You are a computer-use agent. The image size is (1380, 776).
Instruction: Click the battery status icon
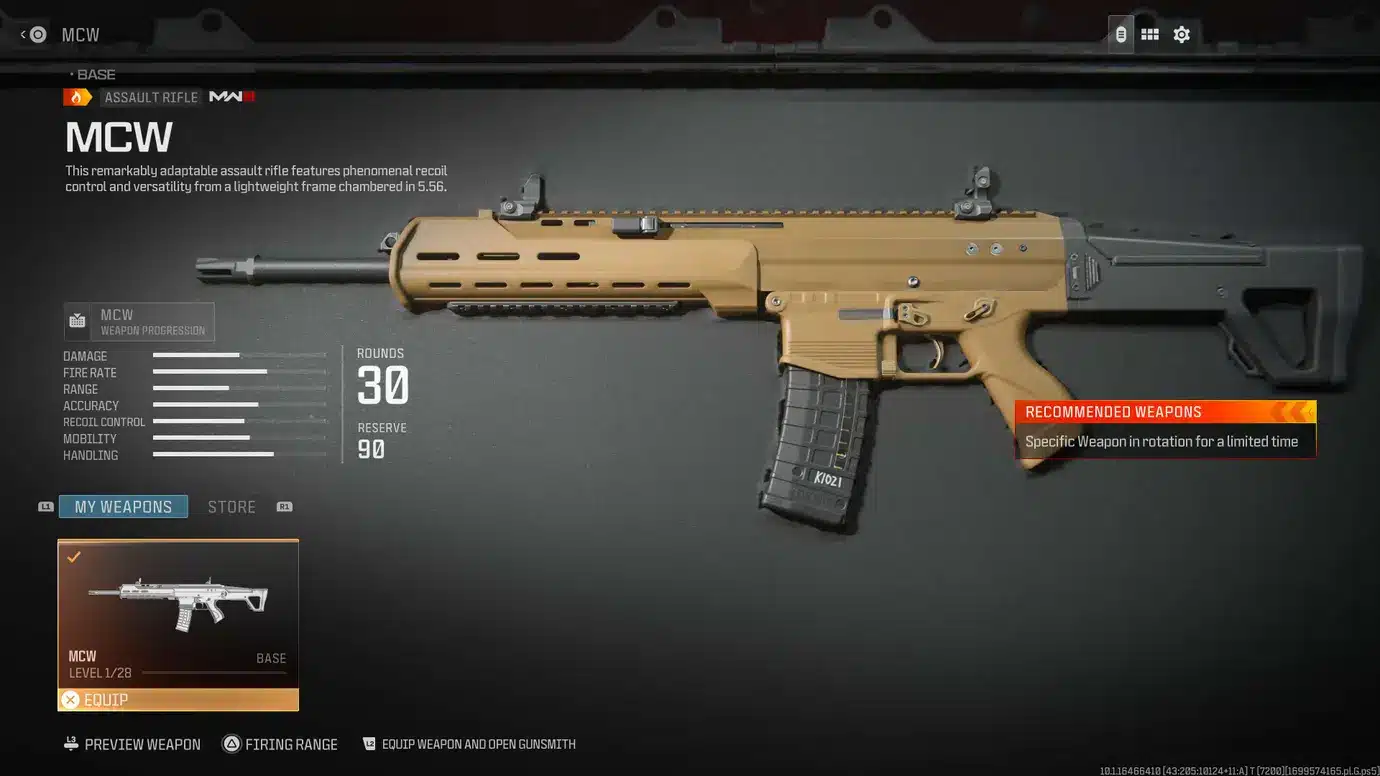pyautogui.click(x=1120, y=33)
